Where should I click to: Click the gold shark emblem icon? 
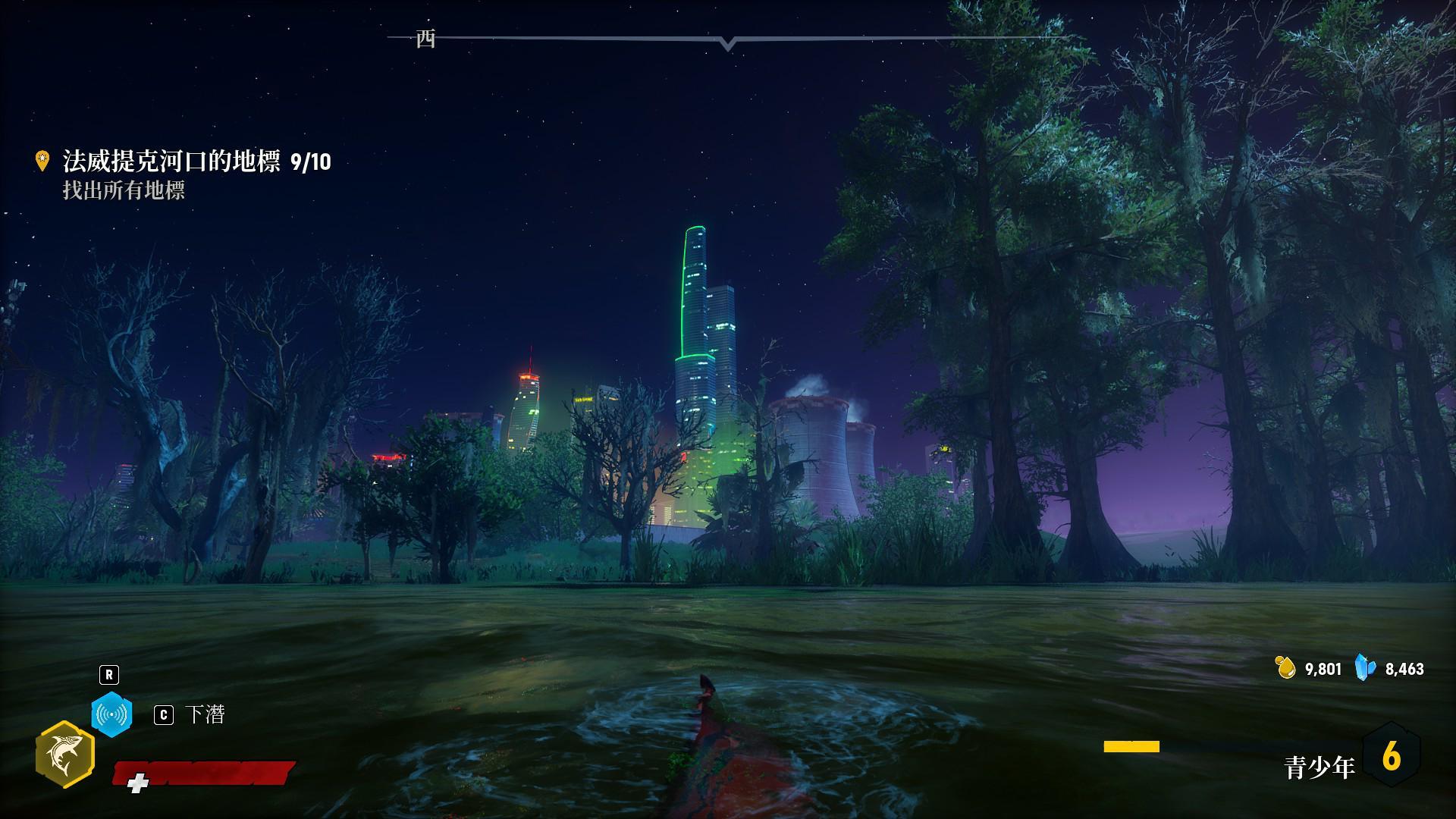64,755
